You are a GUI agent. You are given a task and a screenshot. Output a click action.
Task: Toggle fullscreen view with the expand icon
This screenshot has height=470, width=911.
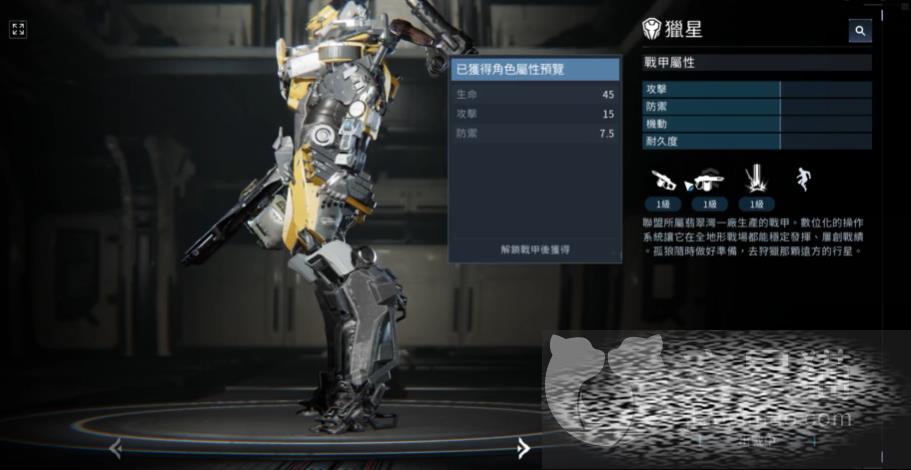tap(18, 29)
